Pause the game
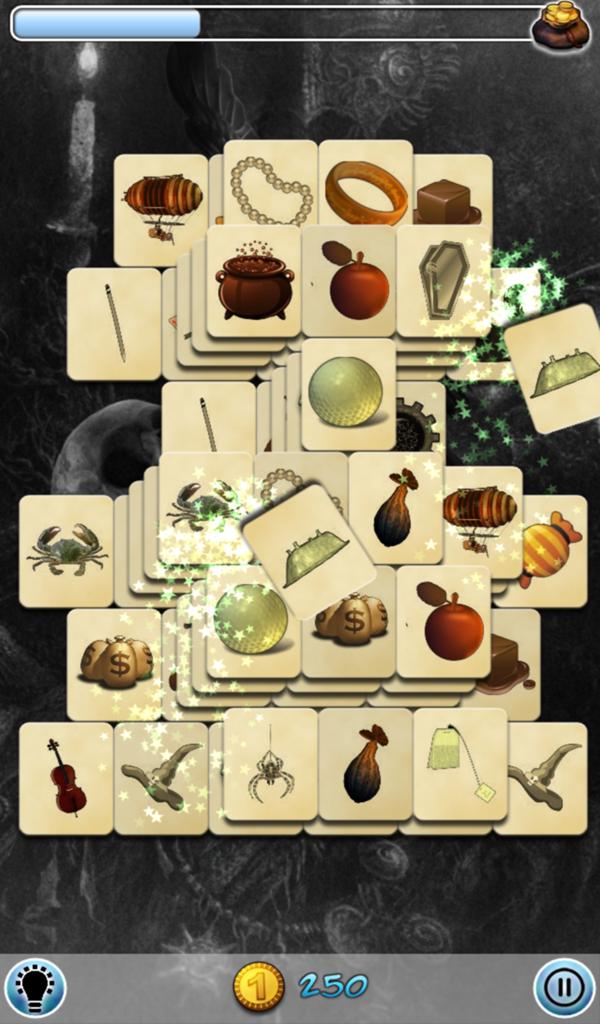This screenshot has height=1024, width=600. click(x=564, y=988)
